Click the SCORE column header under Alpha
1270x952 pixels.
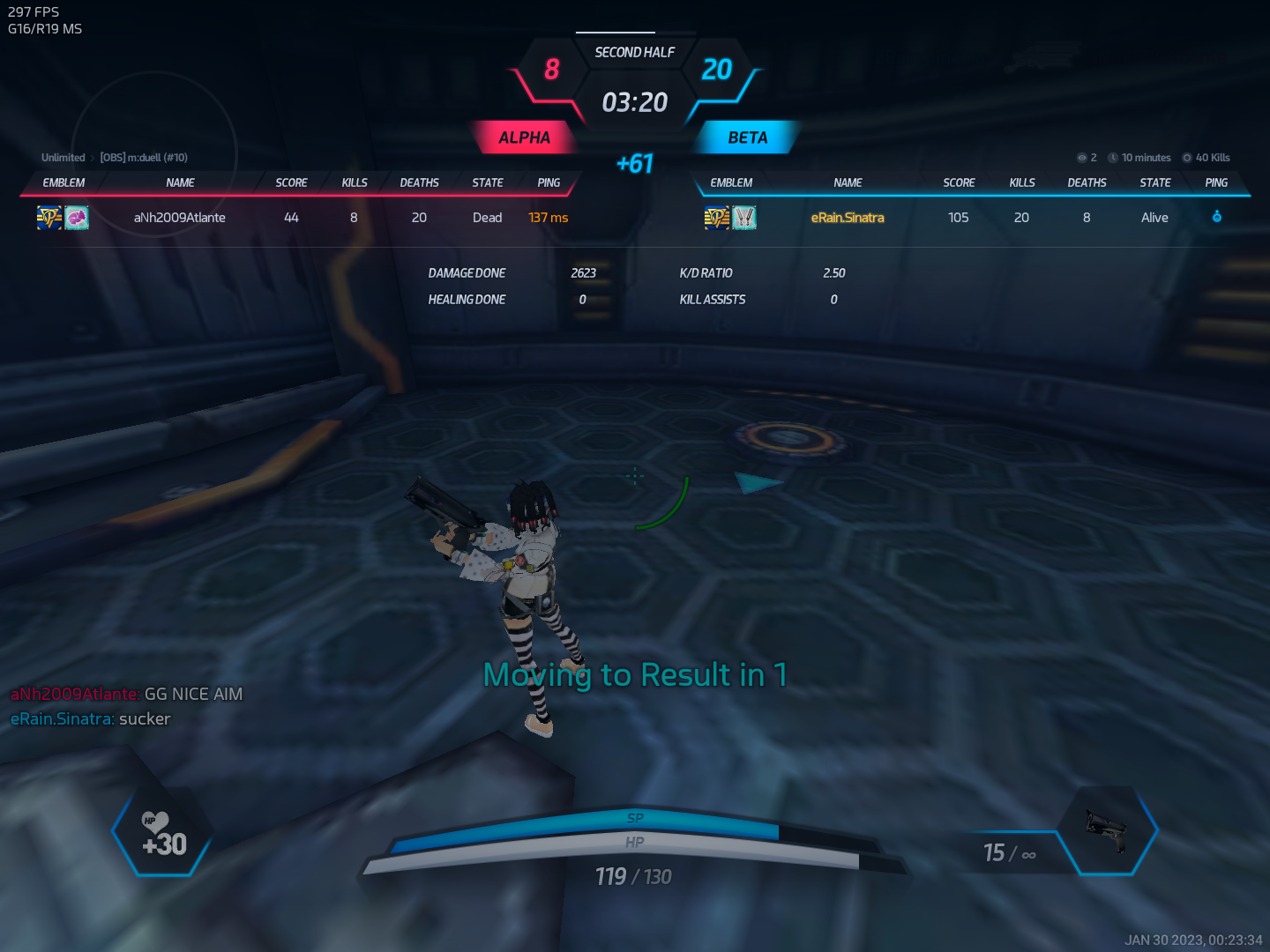pos(291,182)
